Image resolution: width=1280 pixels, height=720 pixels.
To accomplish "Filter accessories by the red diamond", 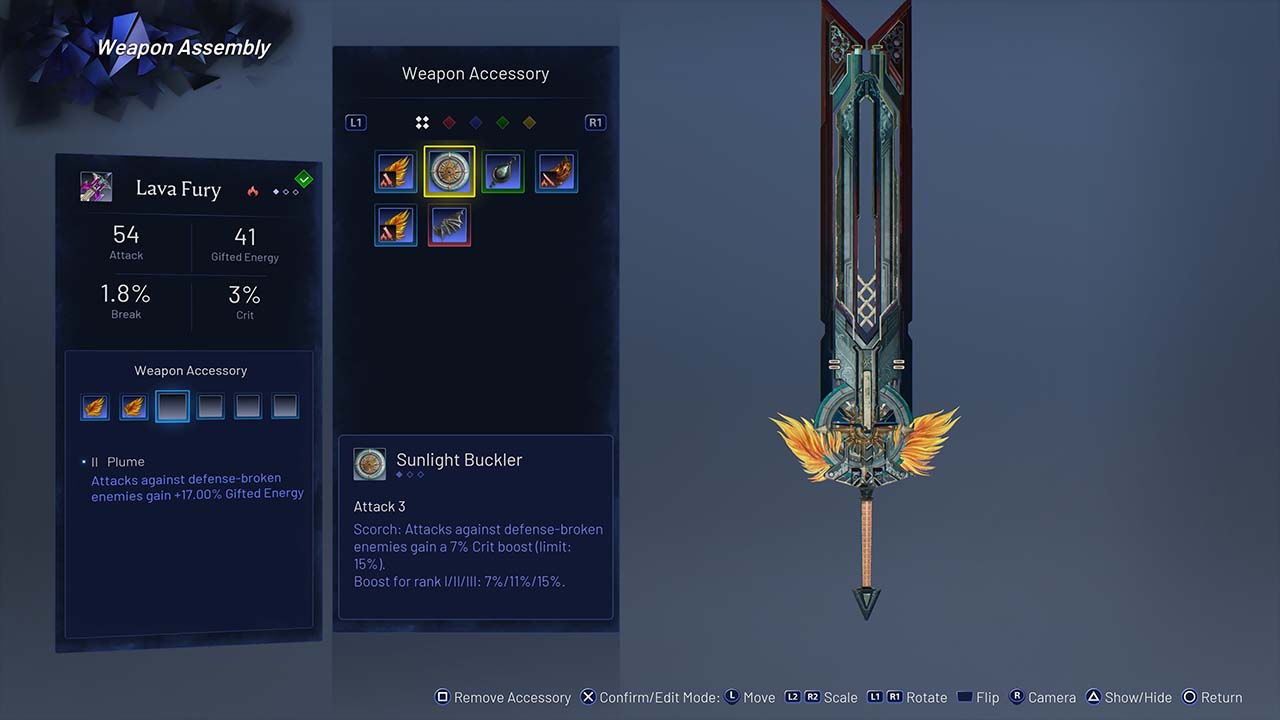I will pos(449,122).
